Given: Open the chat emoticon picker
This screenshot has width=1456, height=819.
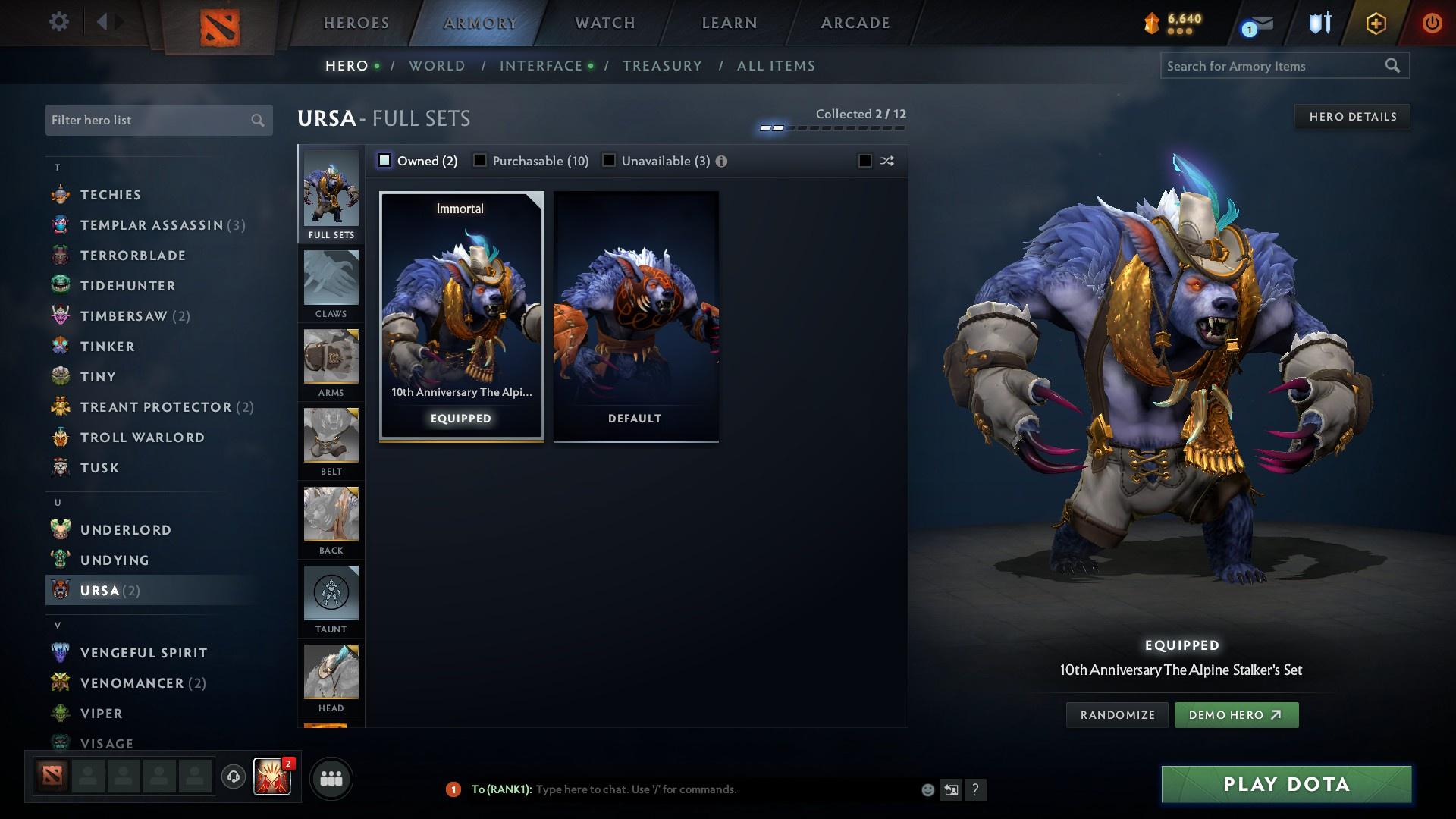Looking at the screenshot, I should (927, 789).
